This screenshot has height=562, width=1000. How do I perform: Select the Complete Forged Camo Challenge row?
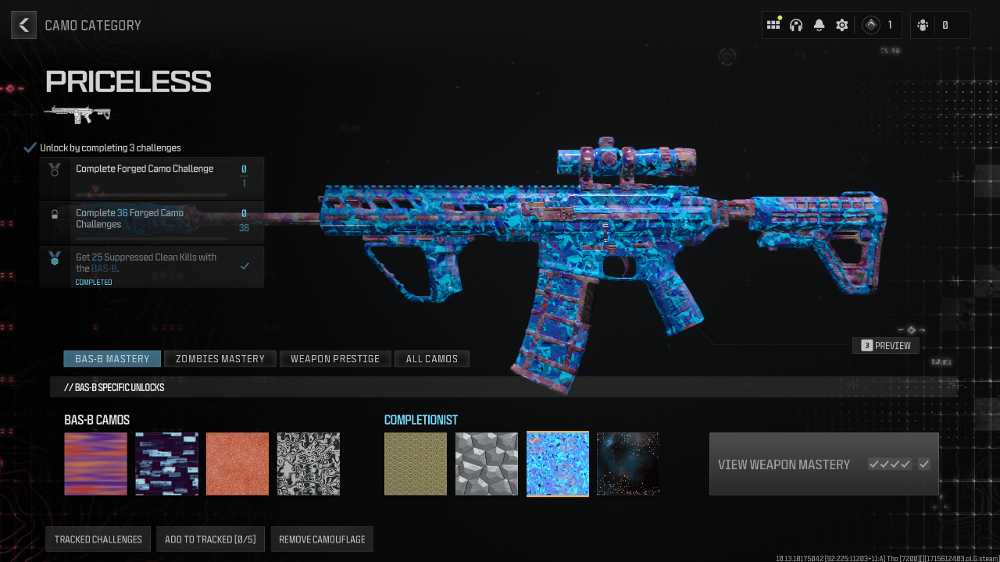(152, 177)
